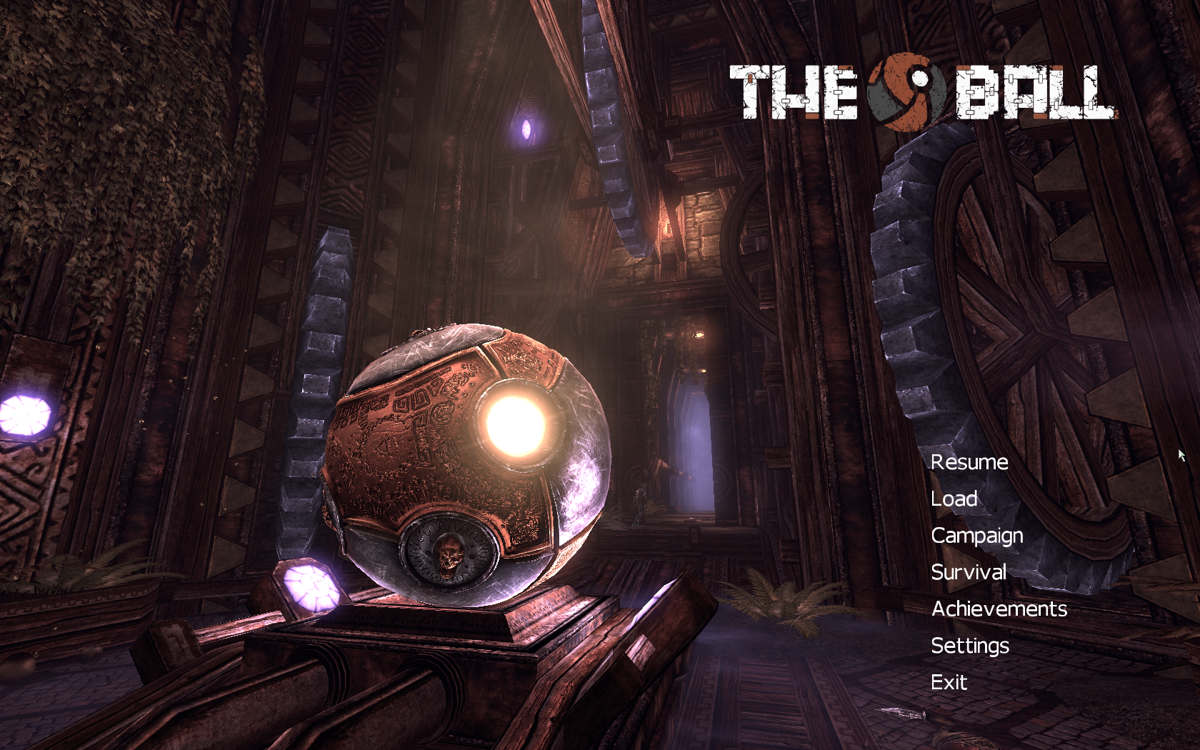
Task: Exit the game
Action: pos(949,682)
